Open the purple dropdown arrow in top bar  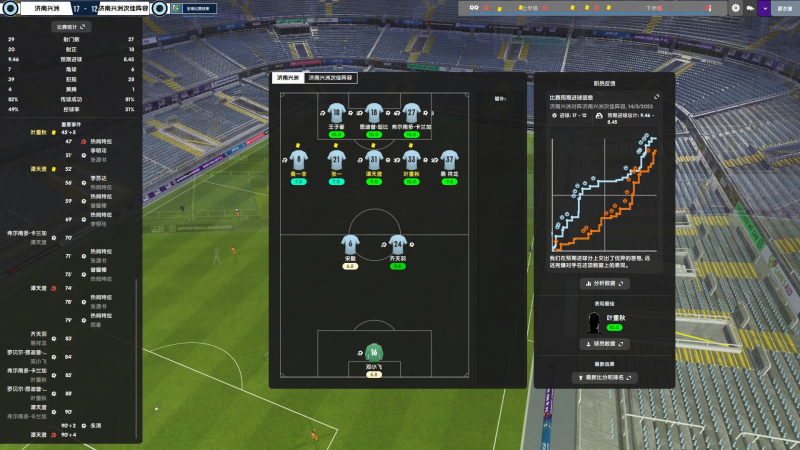click(765, 8)
